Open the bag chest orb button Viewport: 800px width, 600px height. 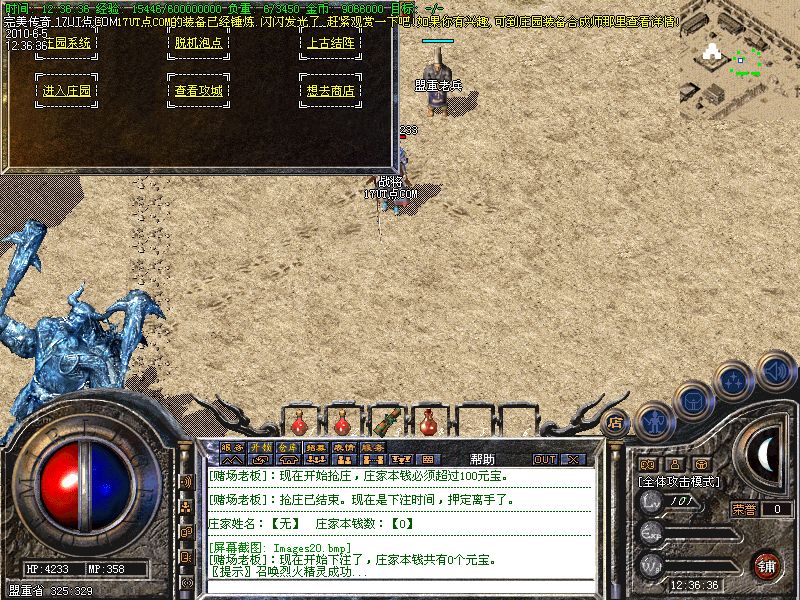point(694,400)
